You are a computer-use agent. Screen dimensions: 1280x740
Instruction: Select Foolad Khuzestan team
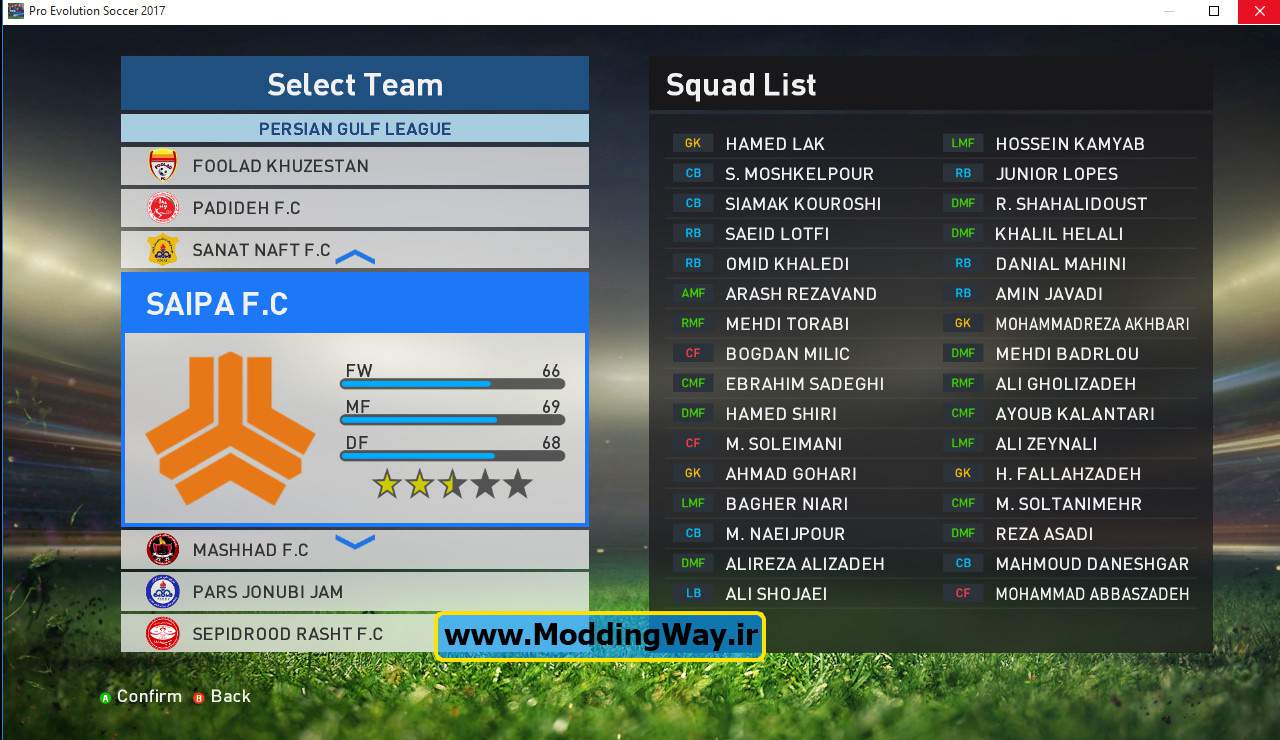point(354,166)
